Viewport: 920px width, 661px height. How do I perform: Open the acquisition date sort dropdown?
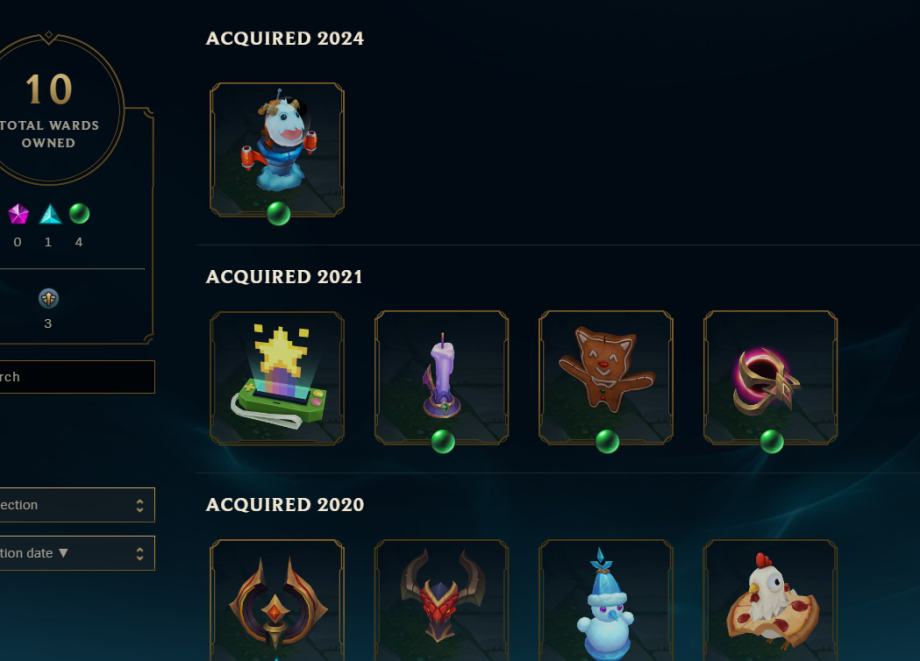[75, 553]
